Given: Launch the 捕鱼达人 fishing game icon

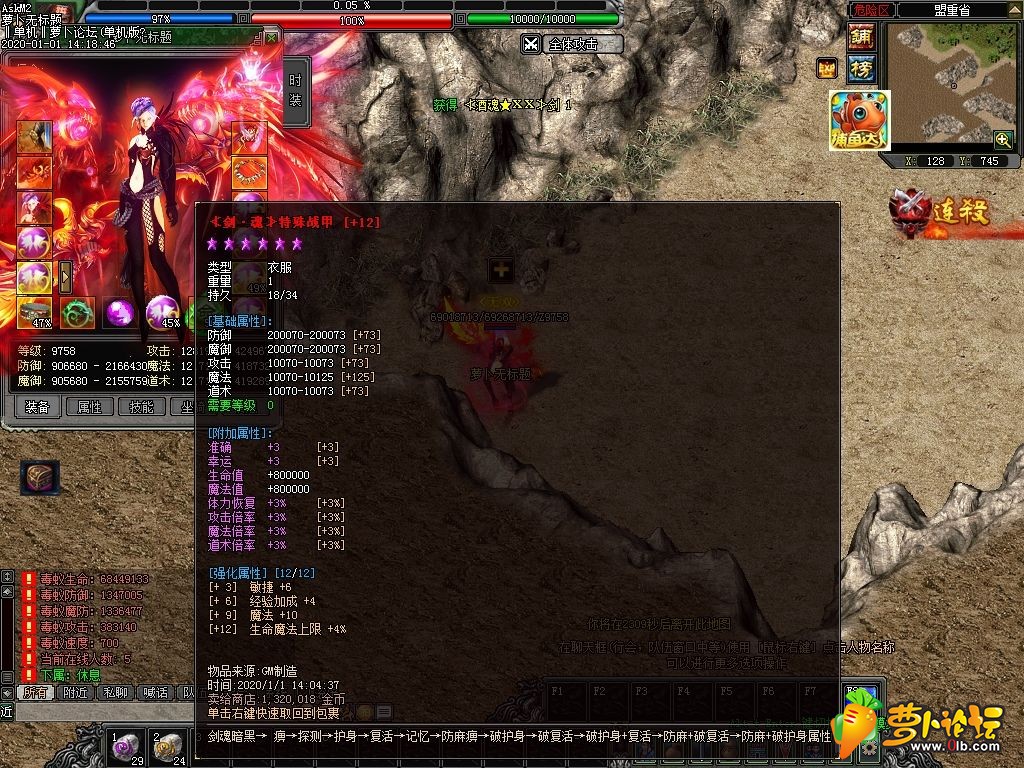Looking at the screenshot, I should pos(859,121).
